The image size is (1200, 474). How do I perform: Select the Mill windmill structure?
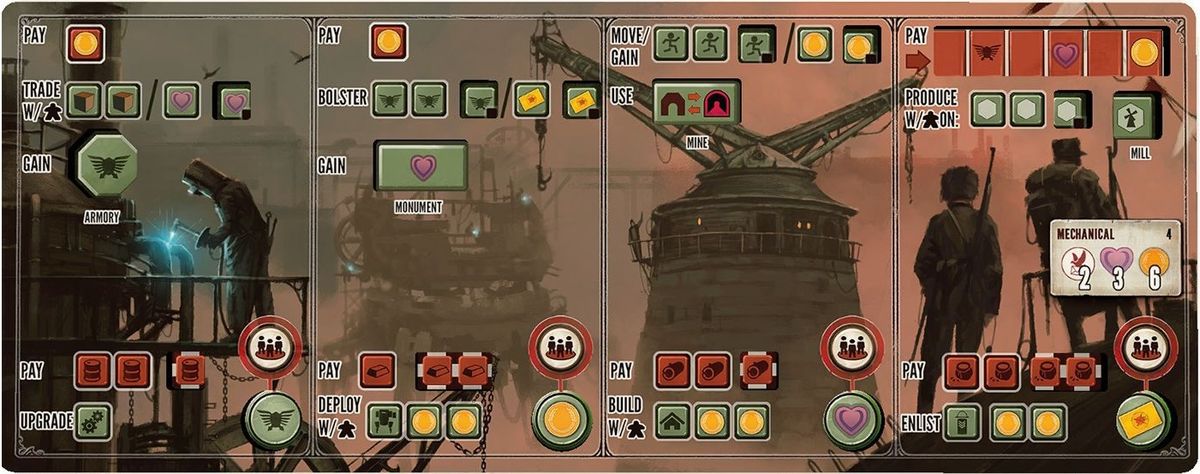pyautogui.click(x=1135, y=116)
